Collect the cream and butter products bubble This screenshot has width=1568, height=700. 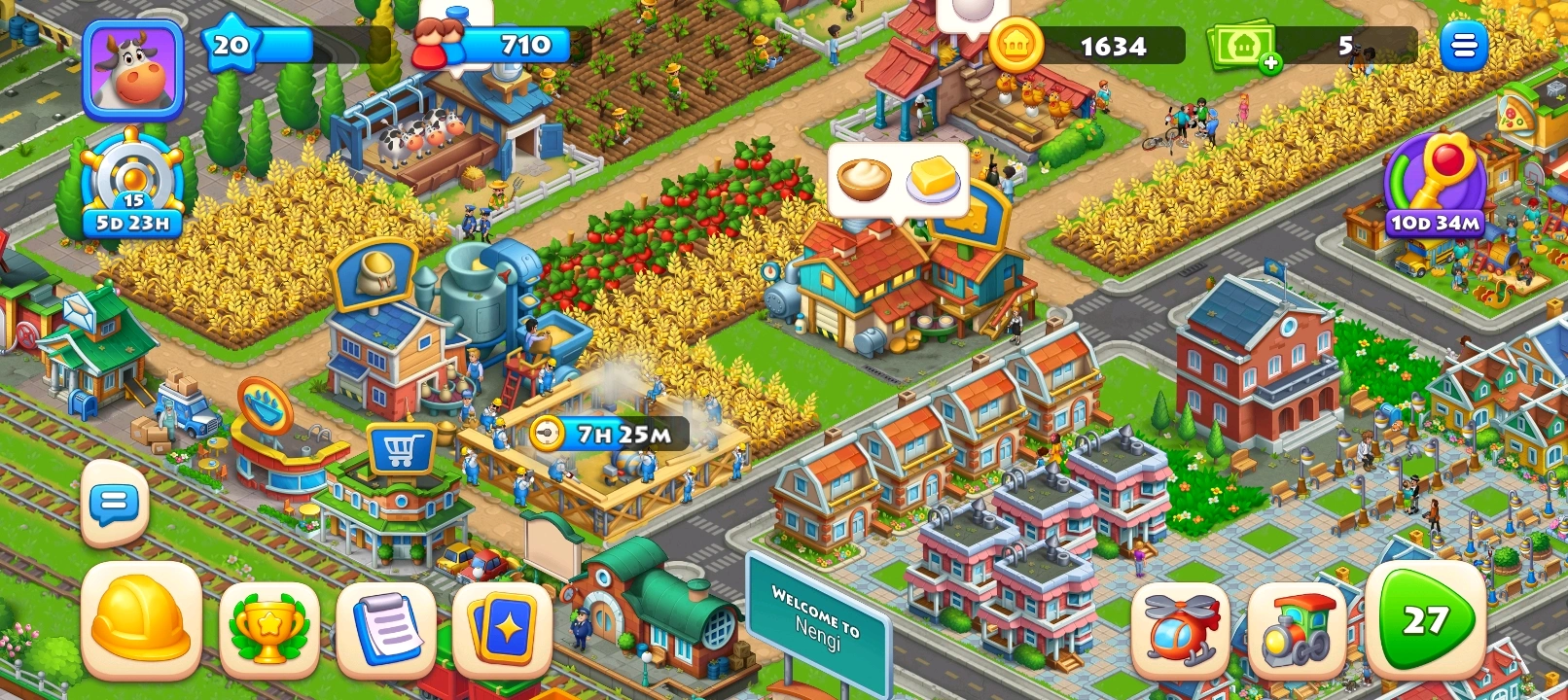click(898, 180)
